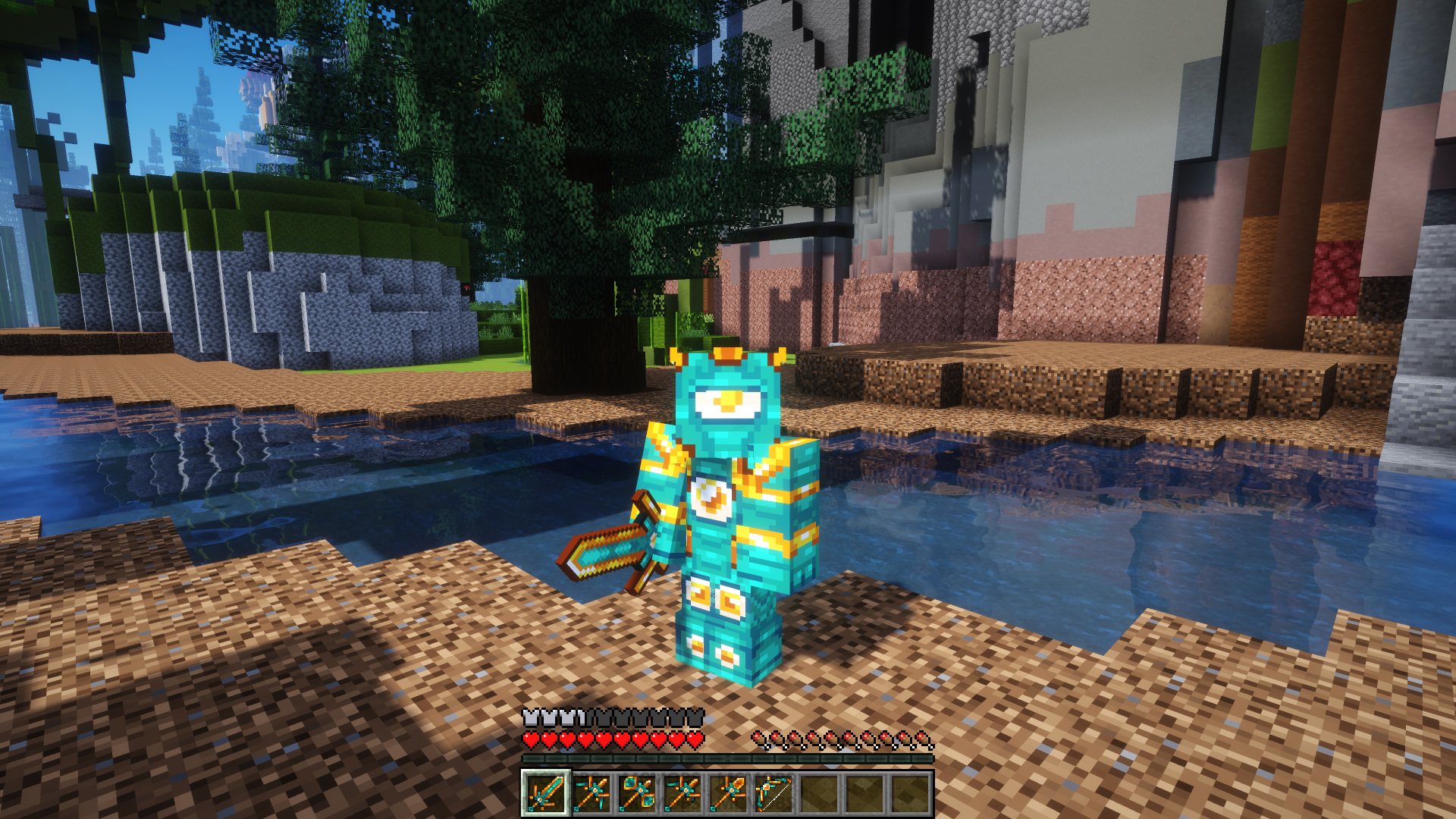The width and height of the screenshot is (1456, 819).
Task: Click the first hunger drumstick icon
Action: (759, 738)
